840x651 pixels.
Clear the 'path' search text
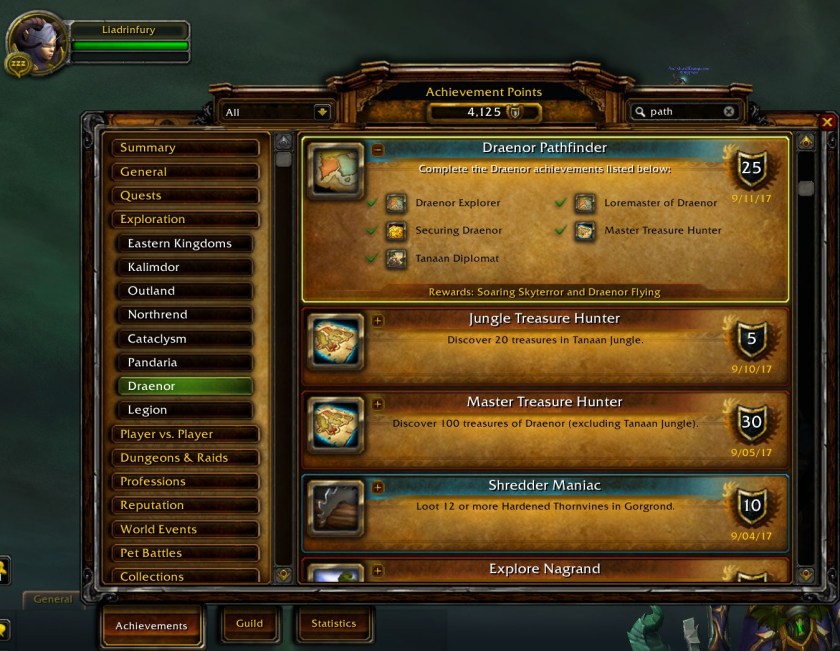pyautogui.click(x=729, y=112)
